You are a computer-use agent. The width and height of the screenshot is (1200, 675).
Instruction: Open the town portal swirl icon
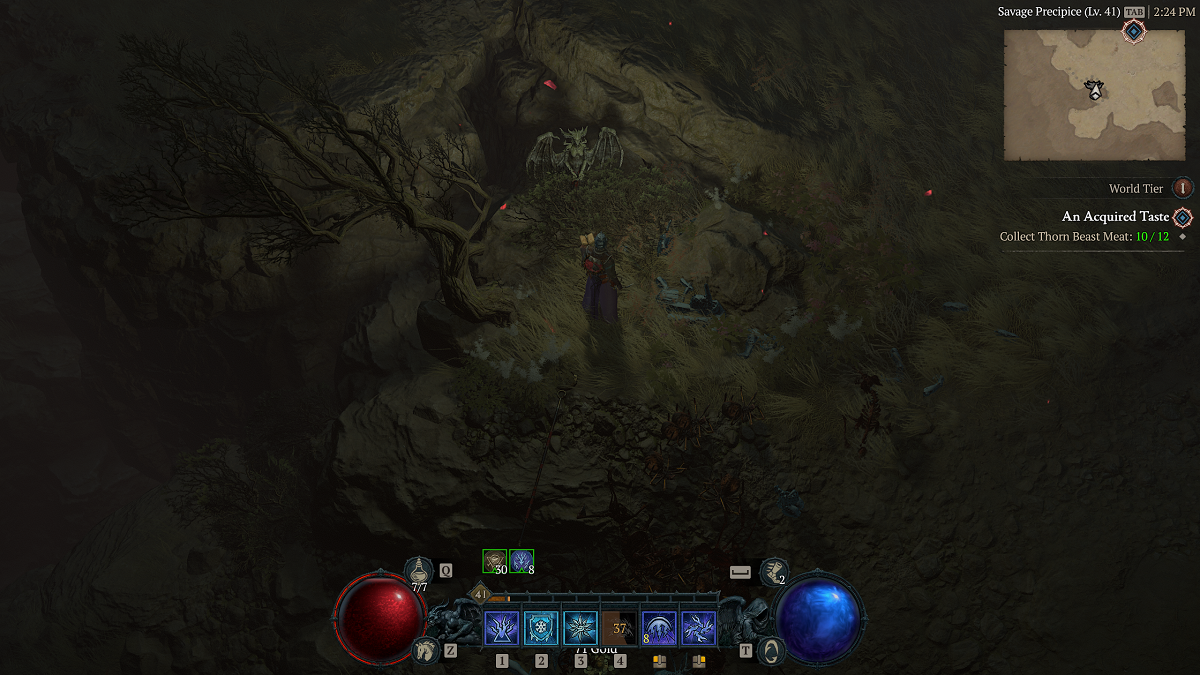771,650
